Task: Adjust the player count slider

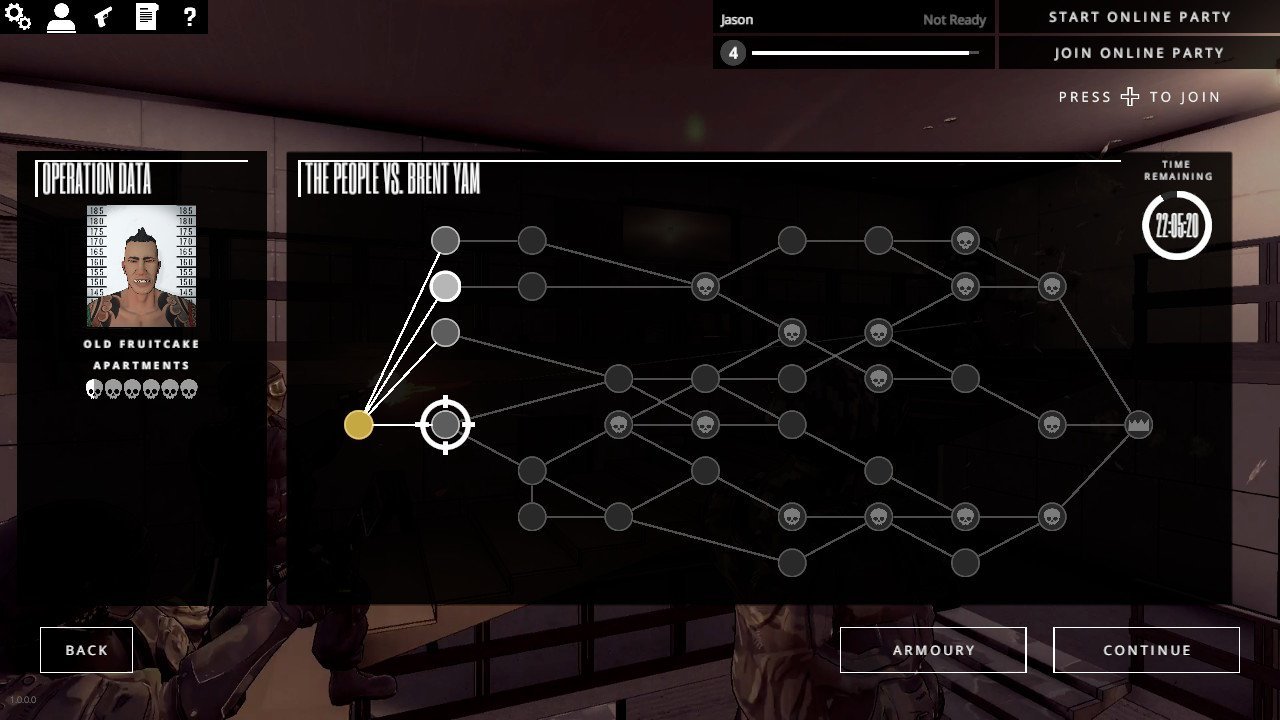Action: 865,53
